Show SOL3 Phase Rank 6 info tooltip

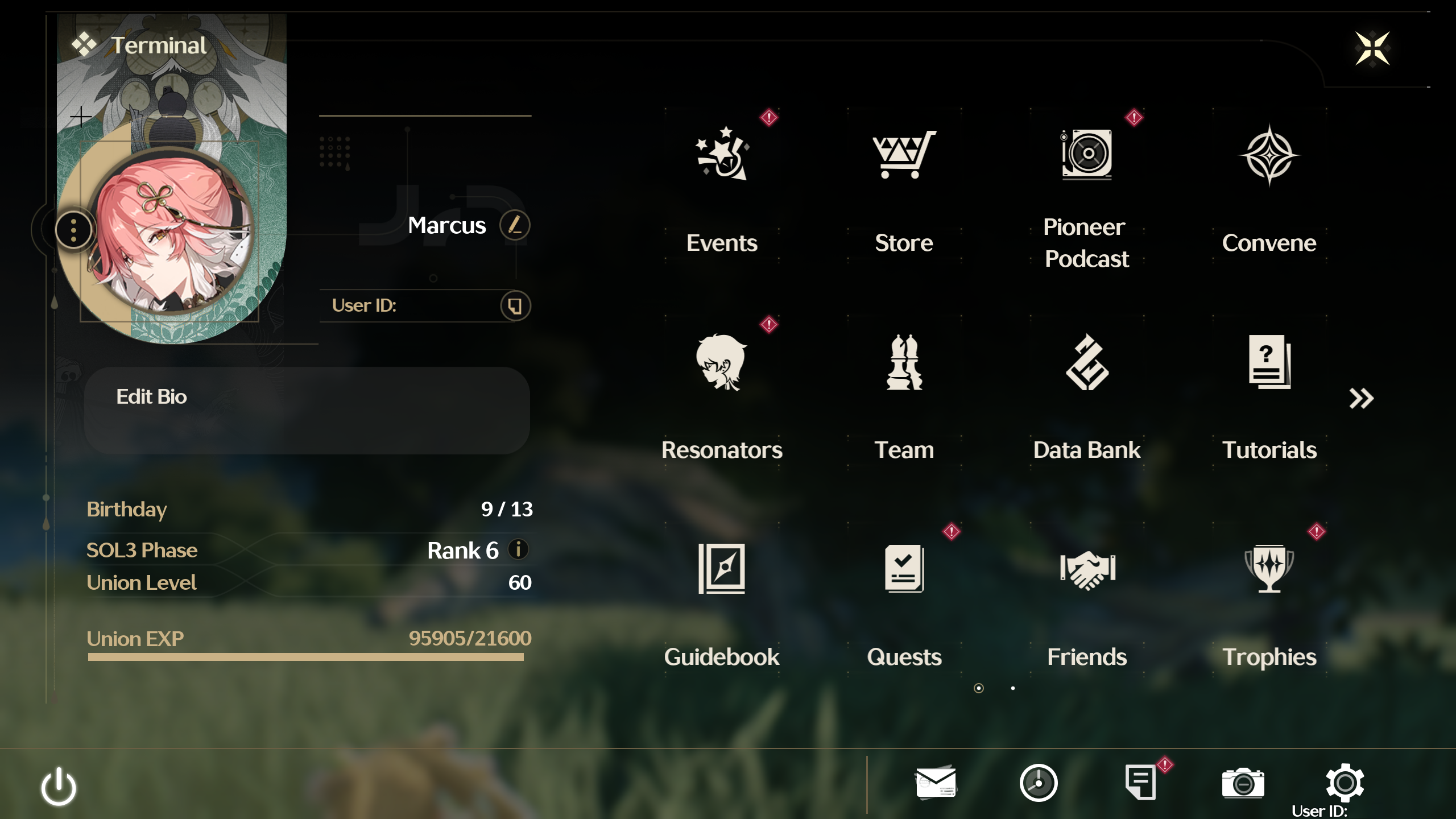click(x=518, y=550)
